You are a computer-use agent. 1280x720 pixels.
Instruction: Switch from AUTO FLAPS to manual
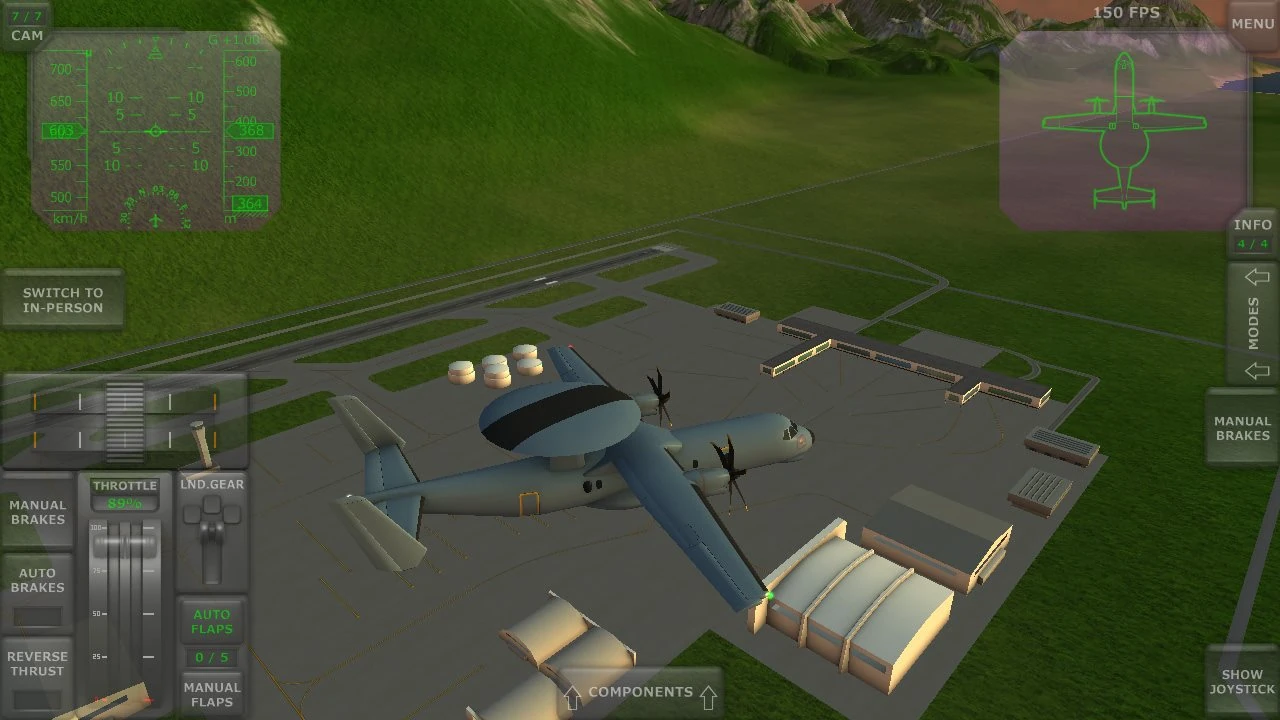[211, 620]
